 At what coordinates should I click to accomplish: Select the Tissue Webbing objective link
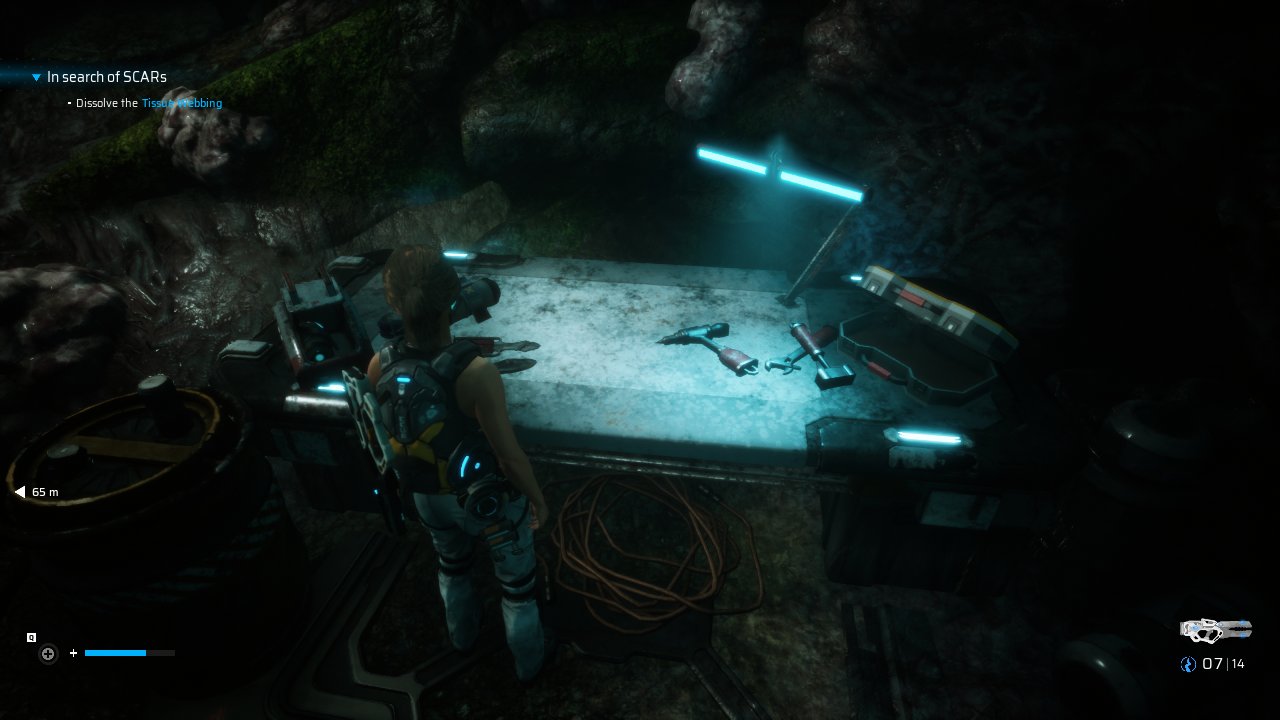pos(182,103)
